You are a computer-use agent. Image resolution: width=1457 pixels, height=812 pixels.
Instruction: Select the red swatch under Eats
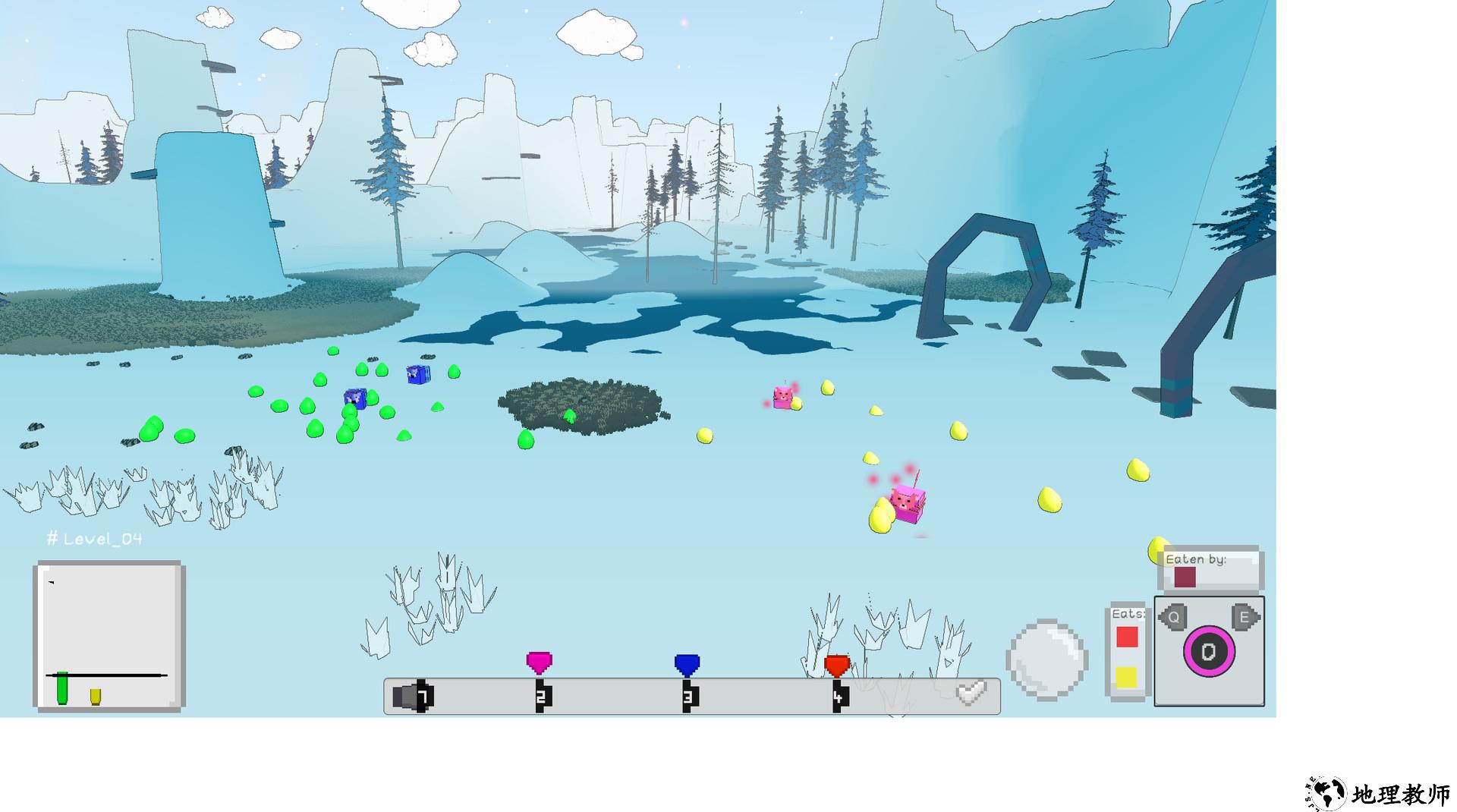(1127, 637)
